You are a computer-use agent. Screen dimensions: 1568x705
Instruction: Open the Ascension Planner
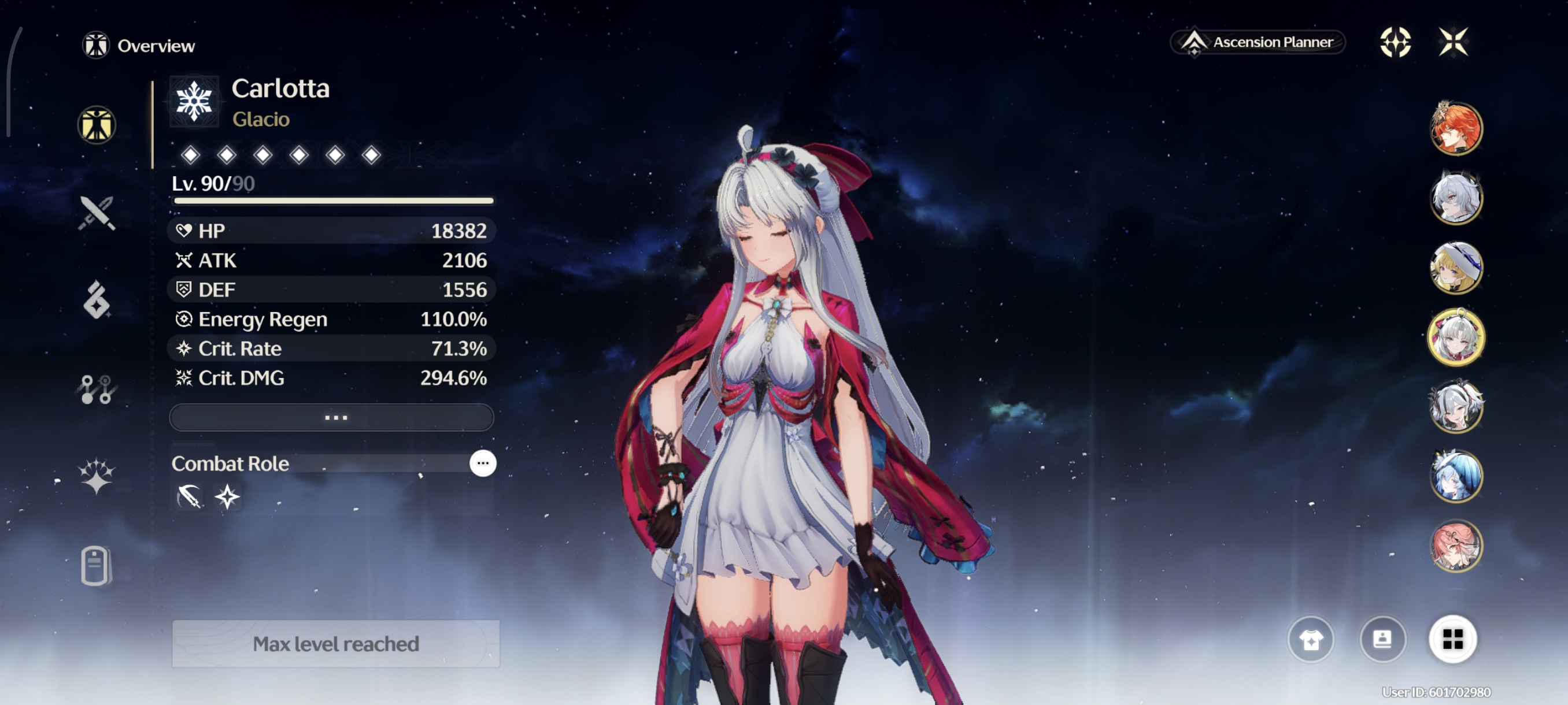point(1258,42)
